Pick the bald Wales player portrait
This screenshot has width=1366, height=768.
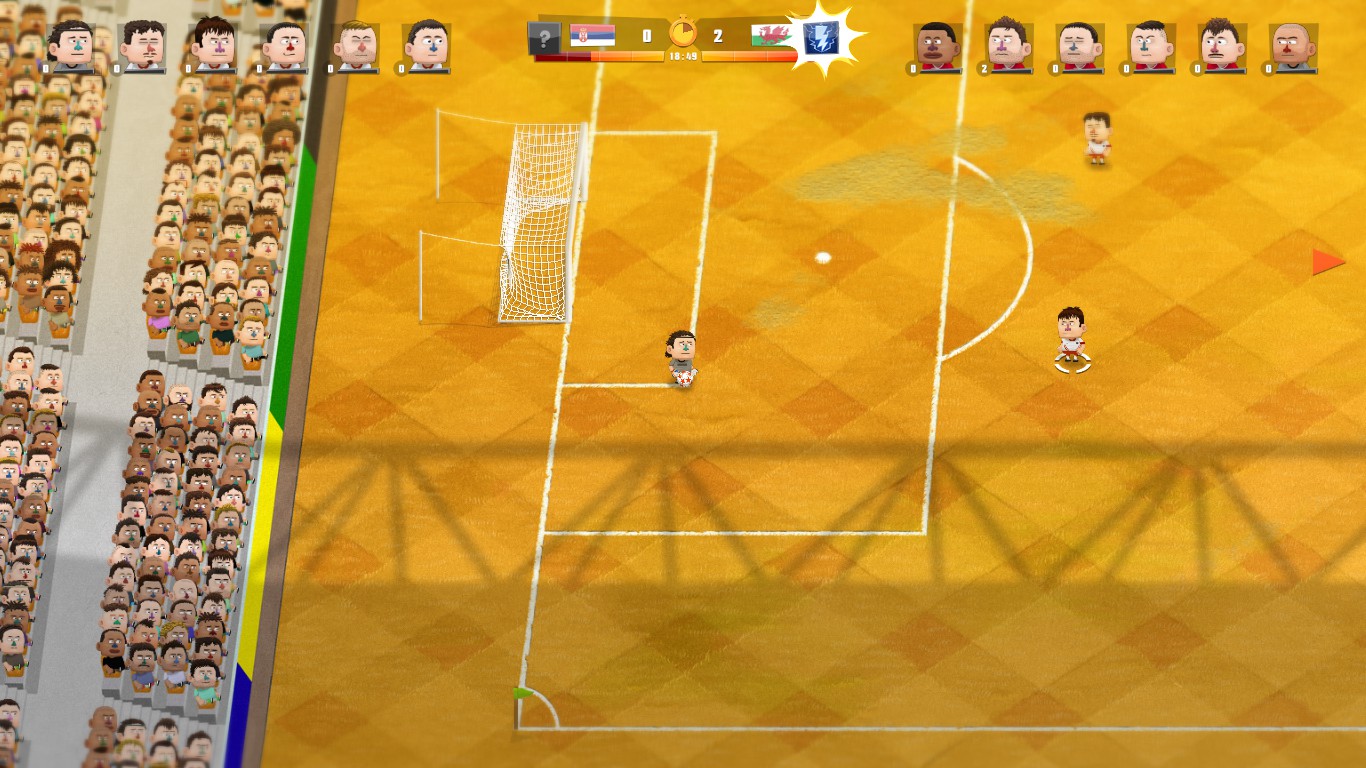coord(1294,46)
